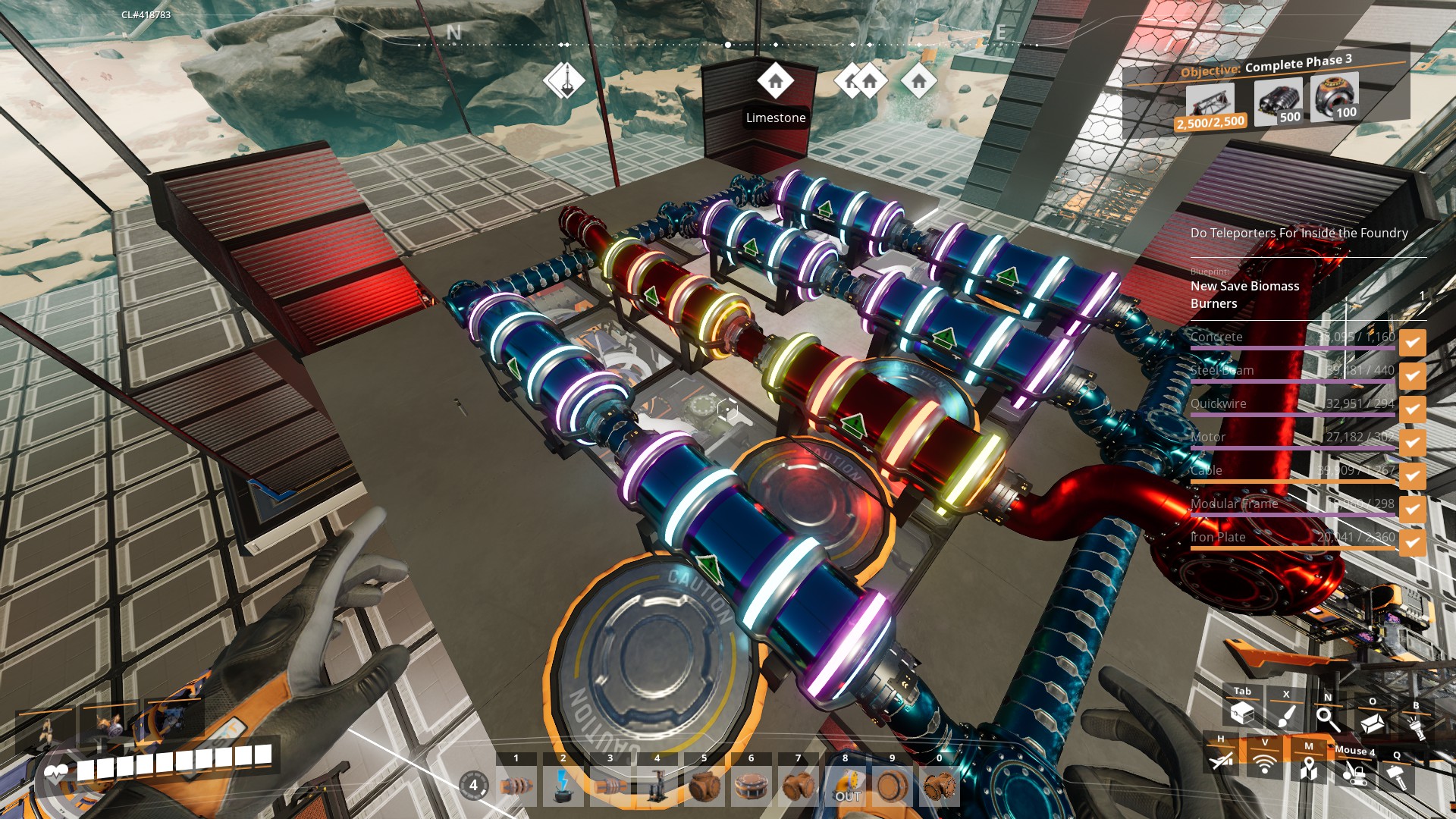Pick the round flat tank in slot 6
The height and width of the screenshot is (819, 1456).
751,786
